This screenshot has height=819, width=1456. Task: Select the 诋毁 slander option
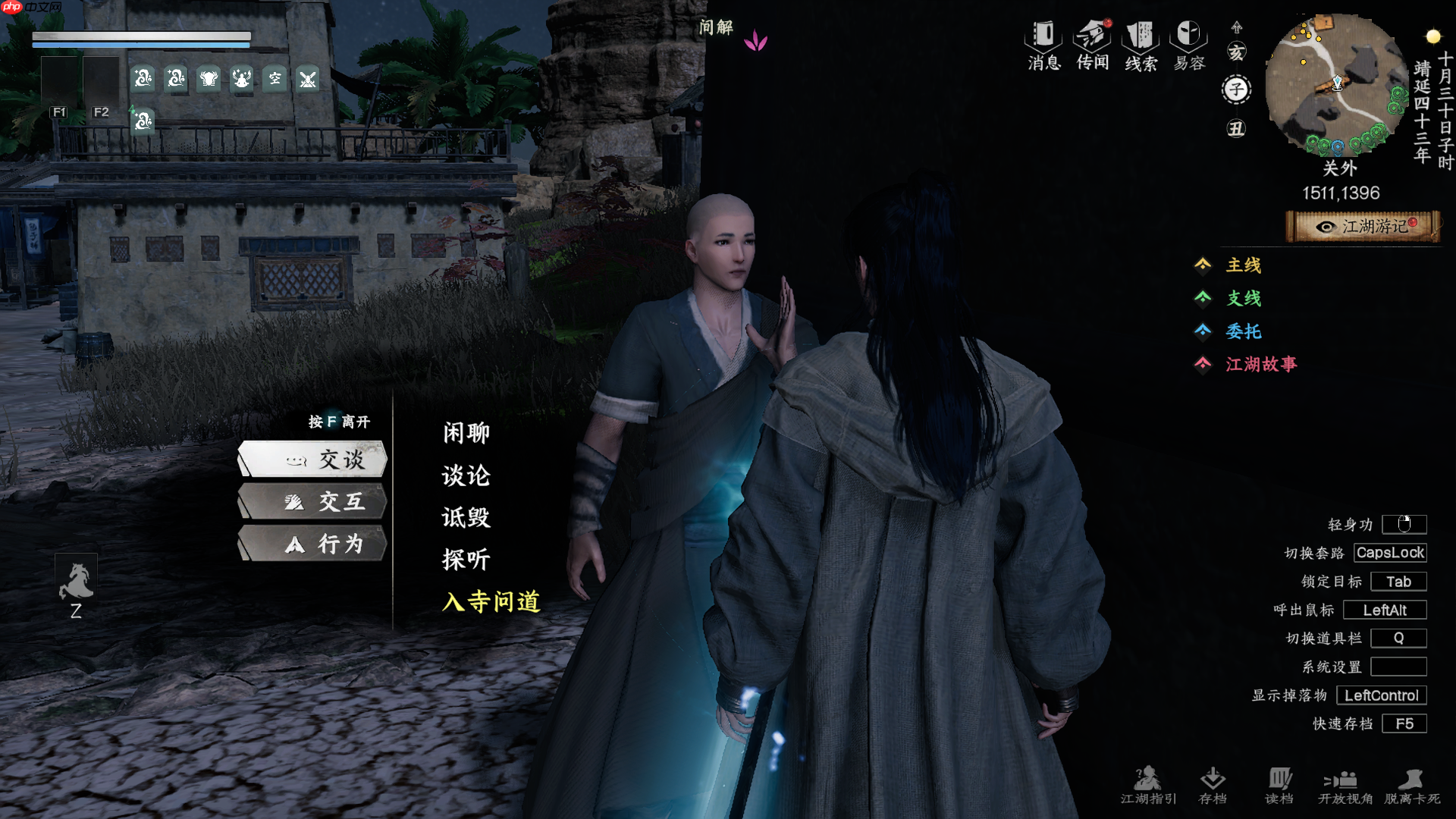[x=466, y=518]
